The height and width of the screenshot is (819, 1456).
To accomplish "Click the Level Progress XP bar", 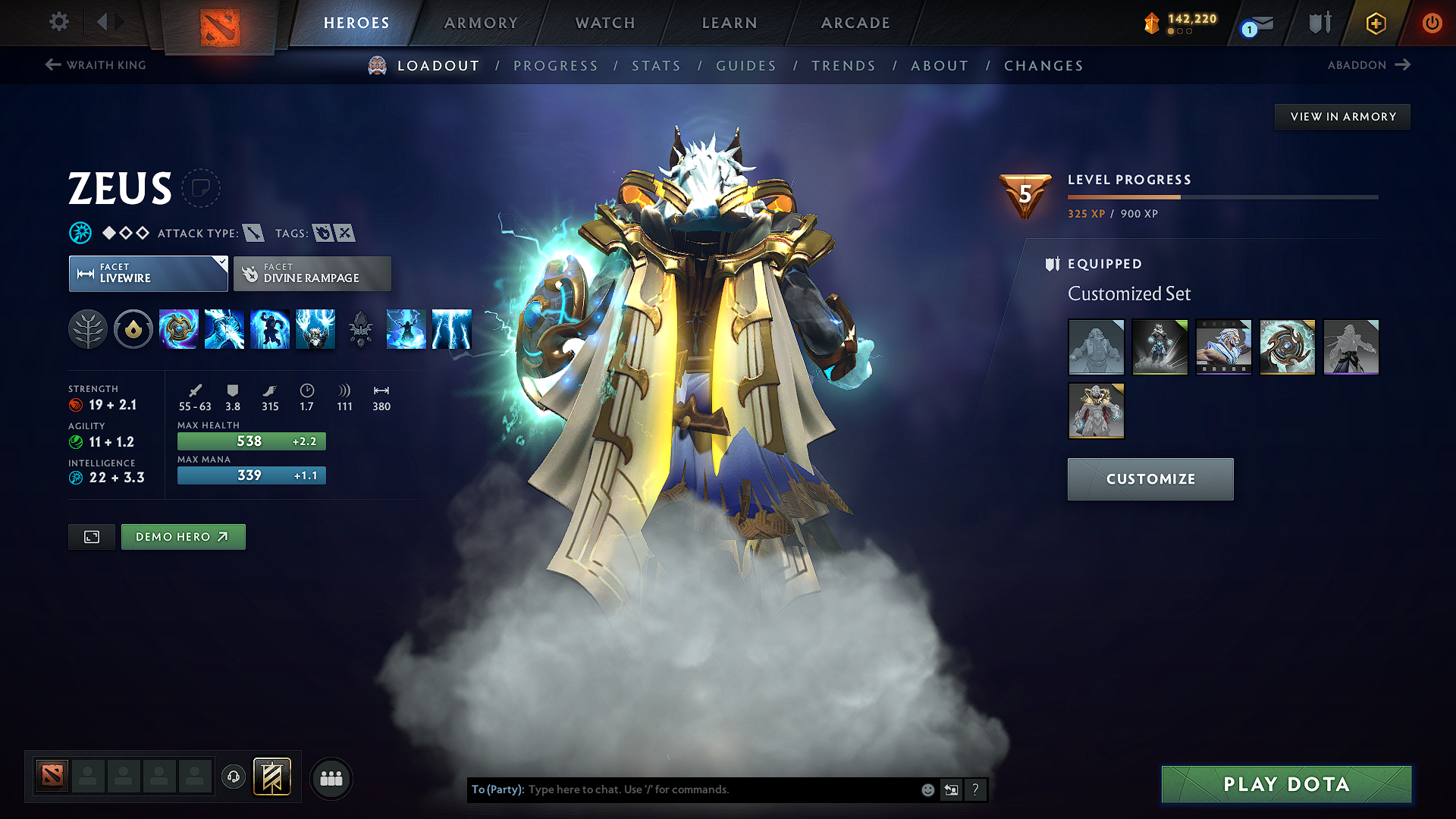I will pos(1222,196).
